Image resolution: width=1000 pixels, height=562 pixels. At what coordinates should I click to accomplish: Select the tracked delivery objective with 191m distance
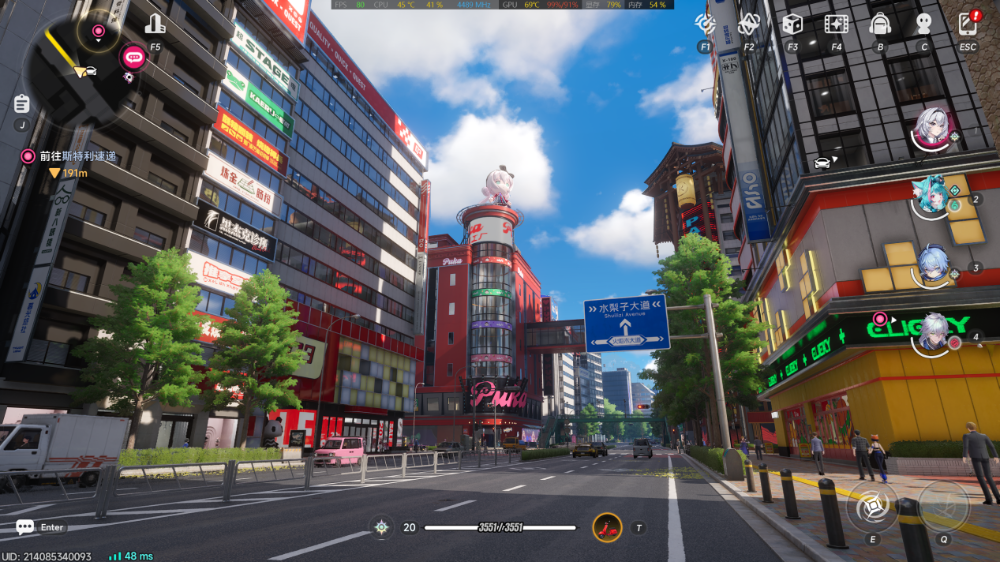pos(70,157)
